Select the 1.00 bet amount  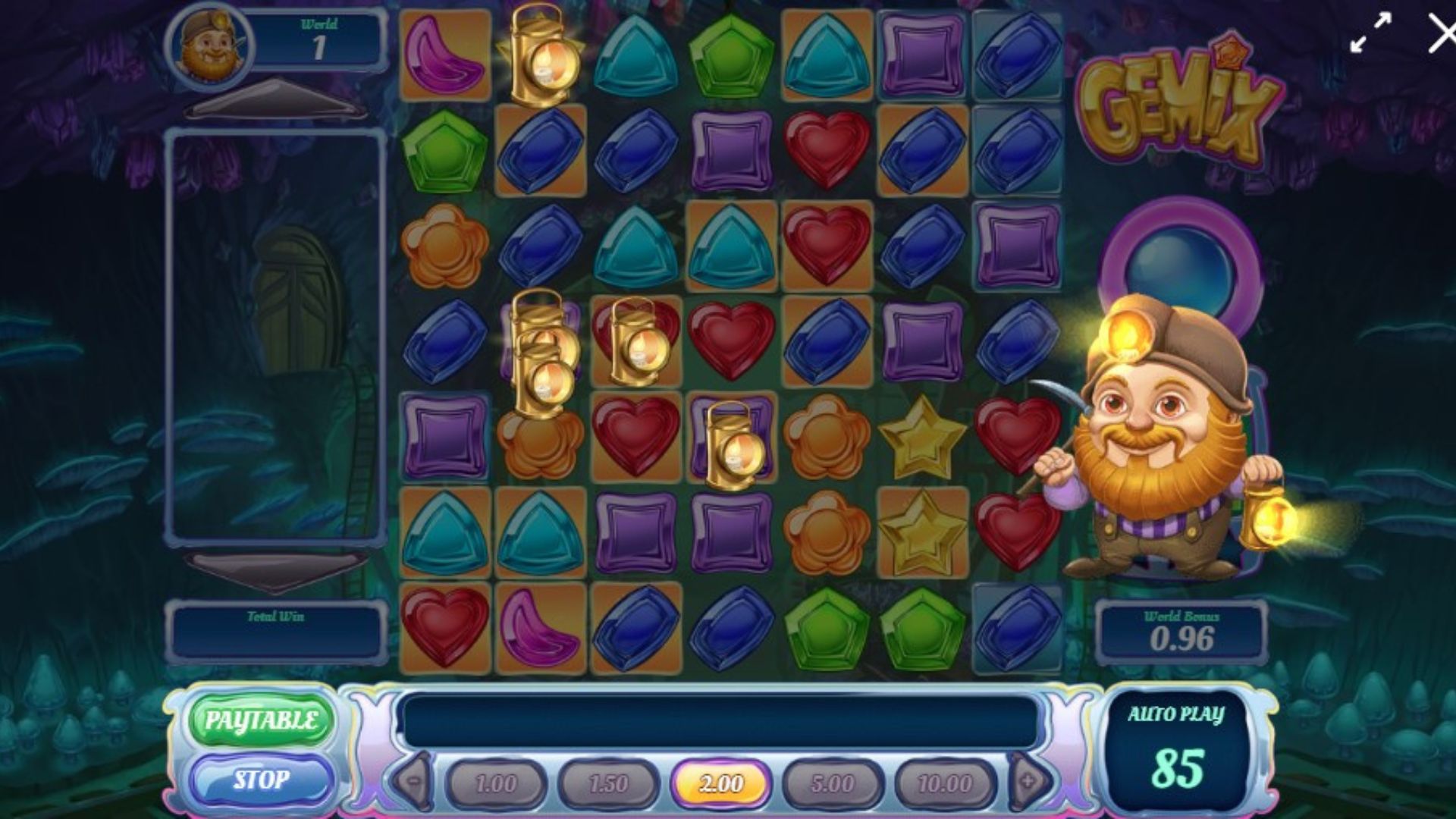point(496,783)
